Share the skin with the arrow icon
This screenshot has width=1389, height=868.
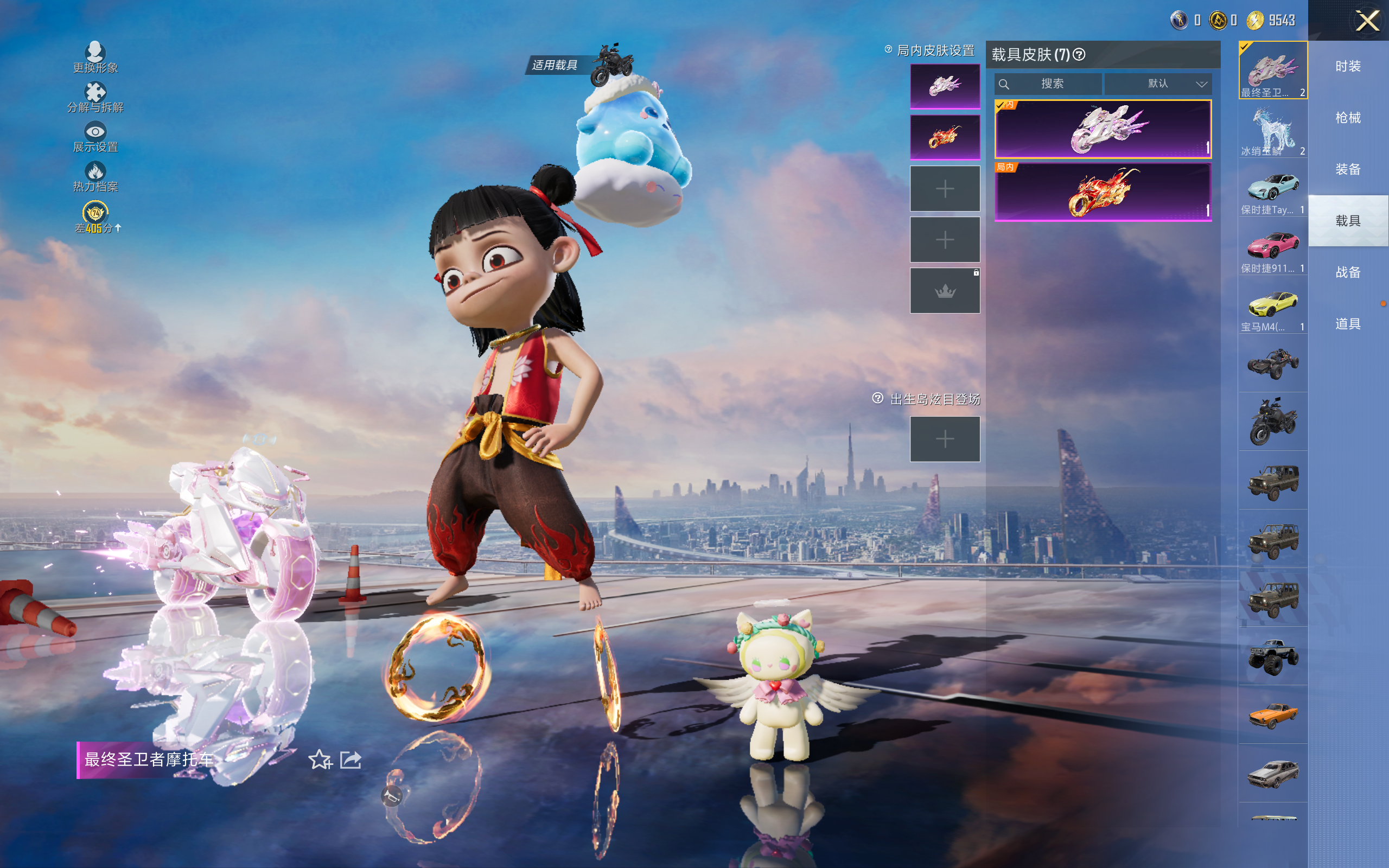tap(351, 759)
